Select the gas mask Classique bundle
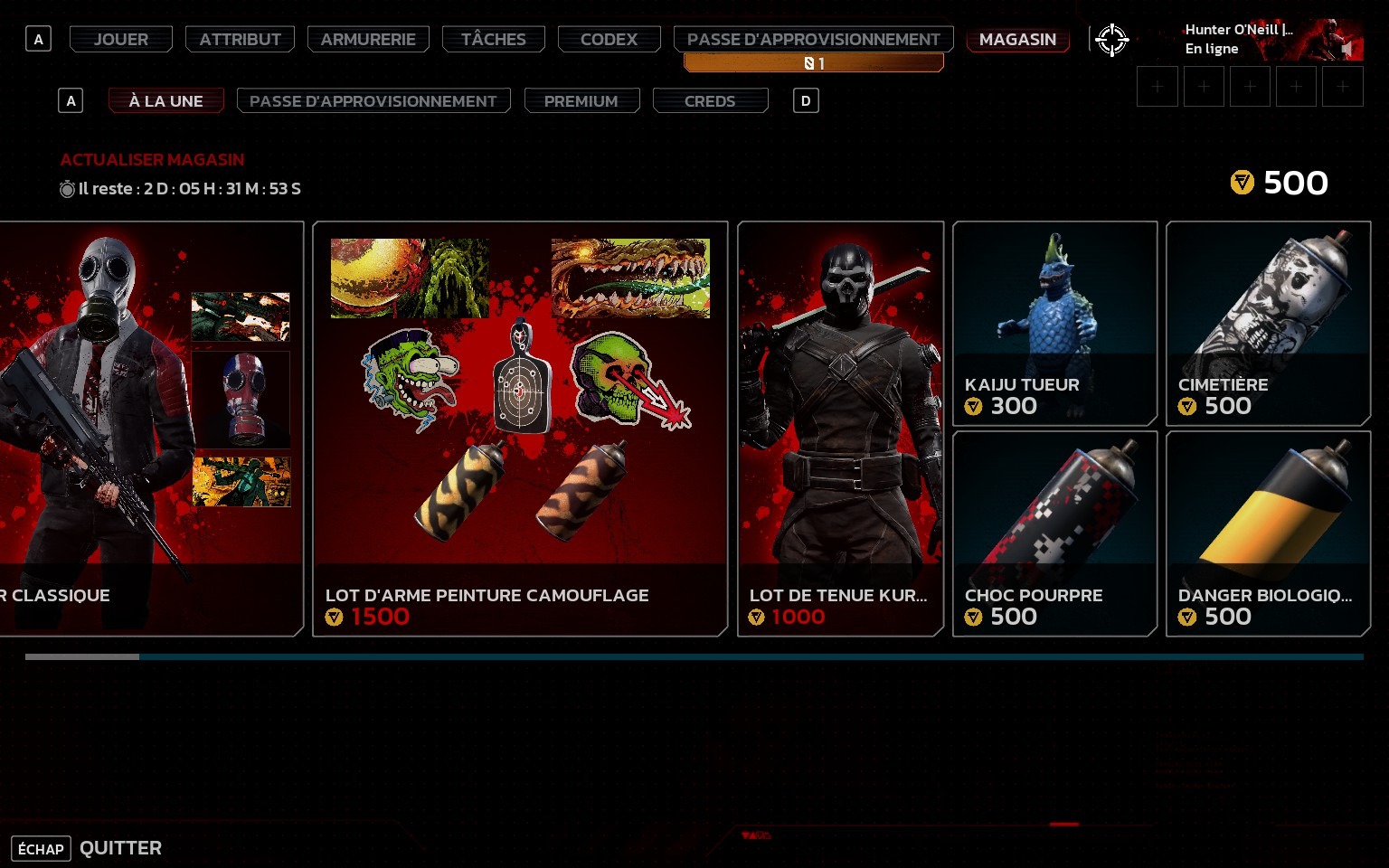Image resolution: width=1389 pixels, height=868 pixels. pyautogui.click(x=150, y=429)
